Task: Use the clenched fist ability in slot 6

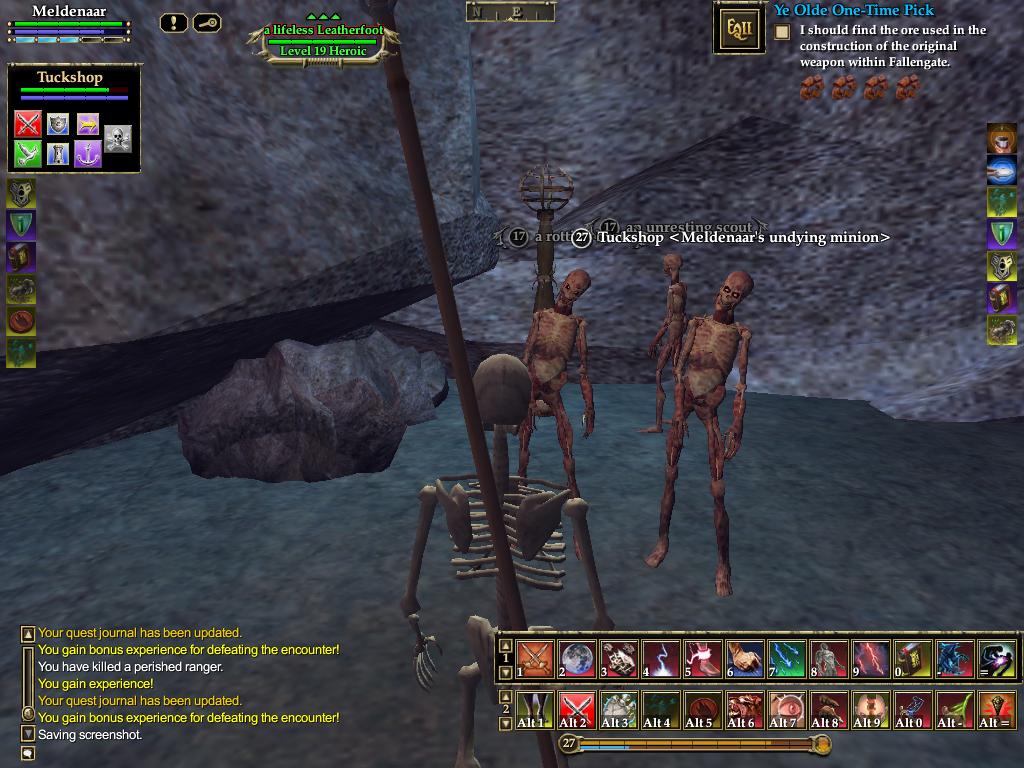Action: (745, 660)
